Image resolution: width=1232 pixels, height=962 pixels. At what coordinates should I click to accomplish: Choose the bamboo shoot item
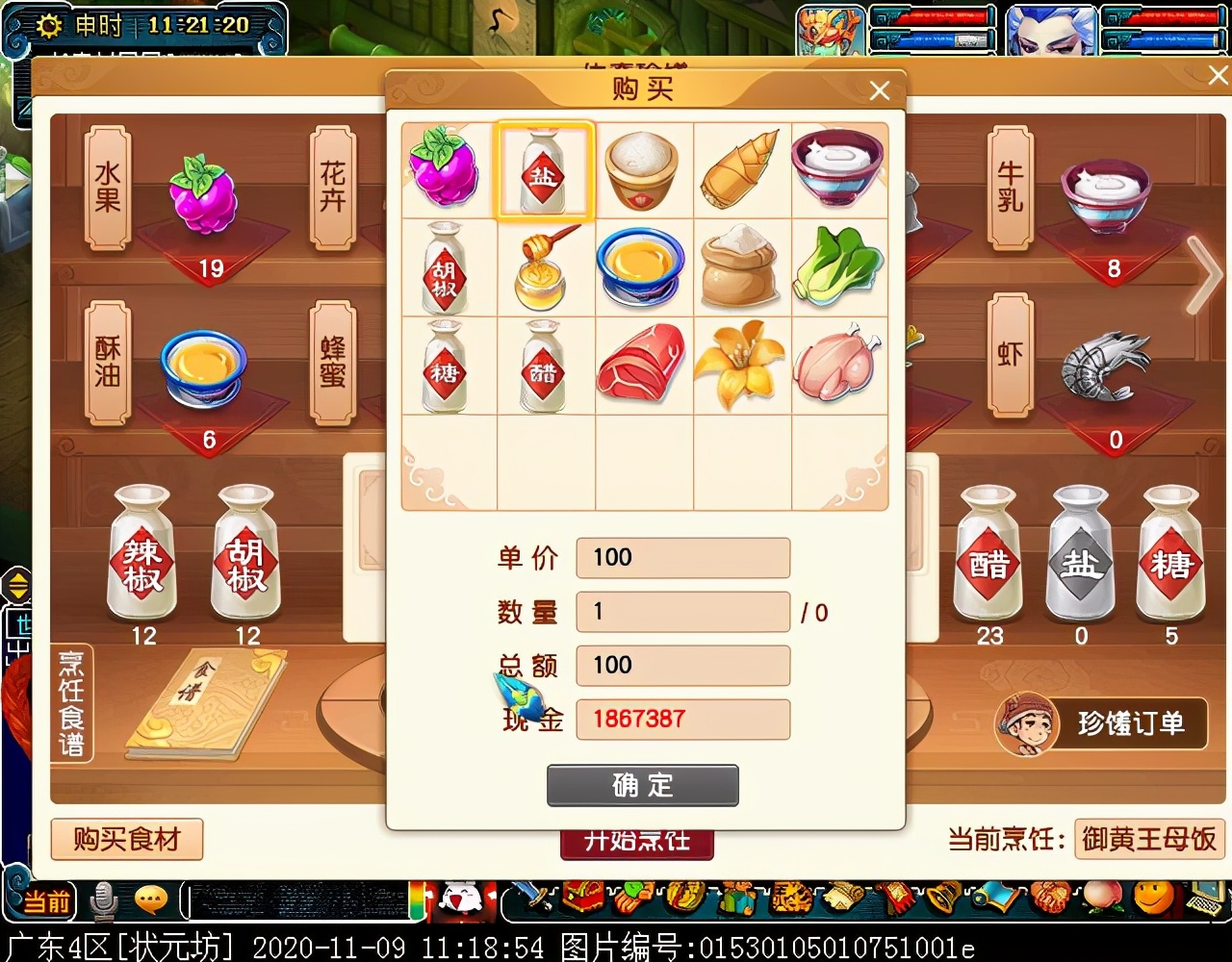(739, 171)
